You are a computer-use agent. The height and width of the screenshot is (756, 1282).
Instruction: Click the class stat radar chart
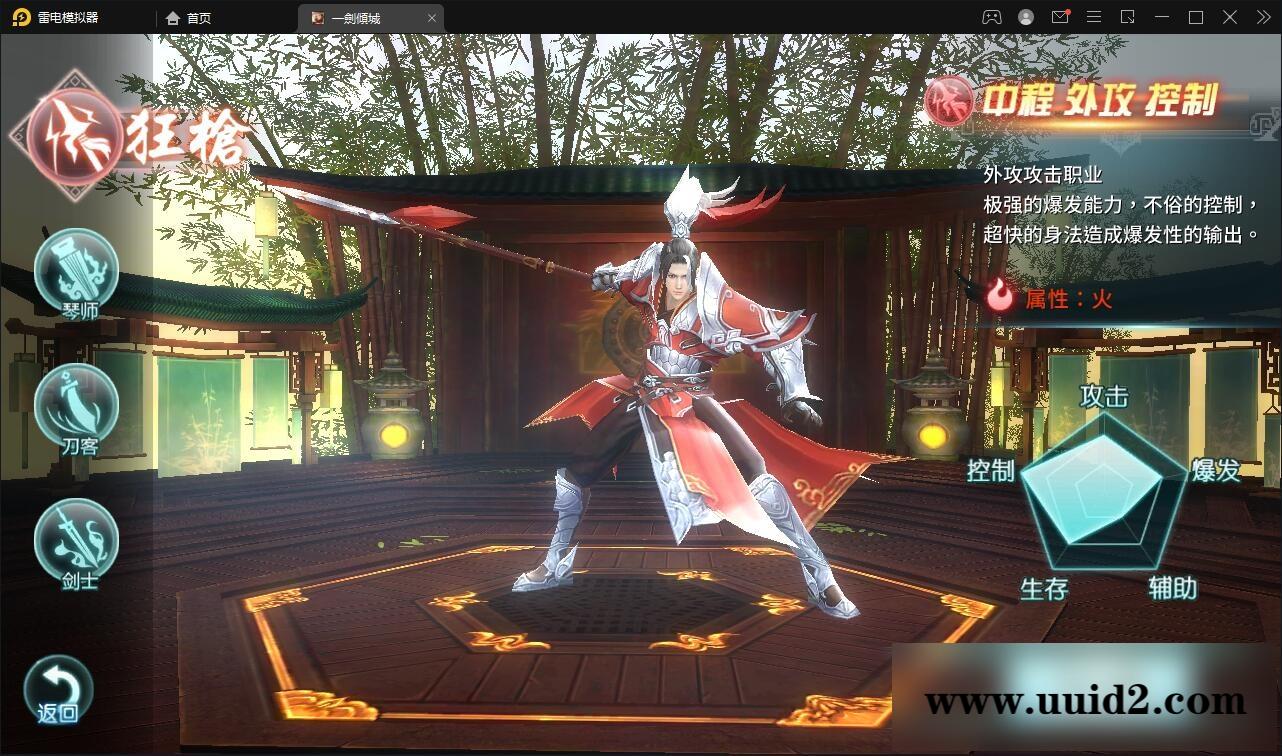[1107, 492]
